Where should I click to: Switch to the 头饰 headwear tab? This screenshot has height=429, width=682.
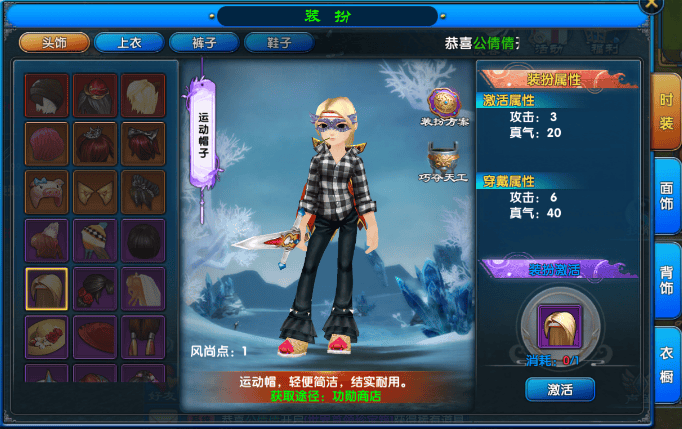[52, 43]
